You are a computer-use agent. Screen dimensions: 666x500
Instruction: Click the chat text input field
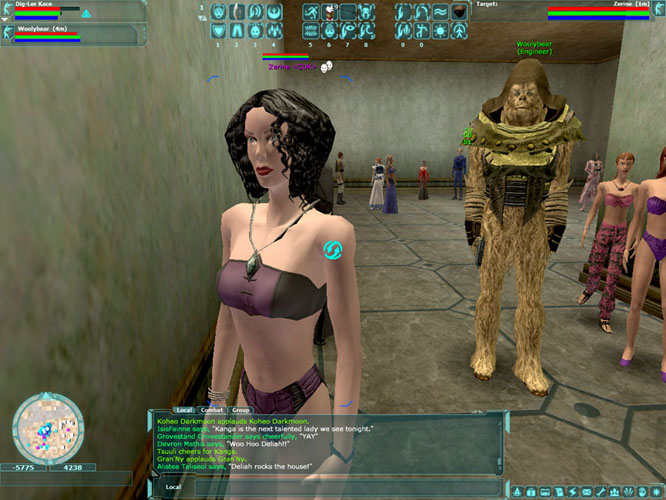(330, 487)
